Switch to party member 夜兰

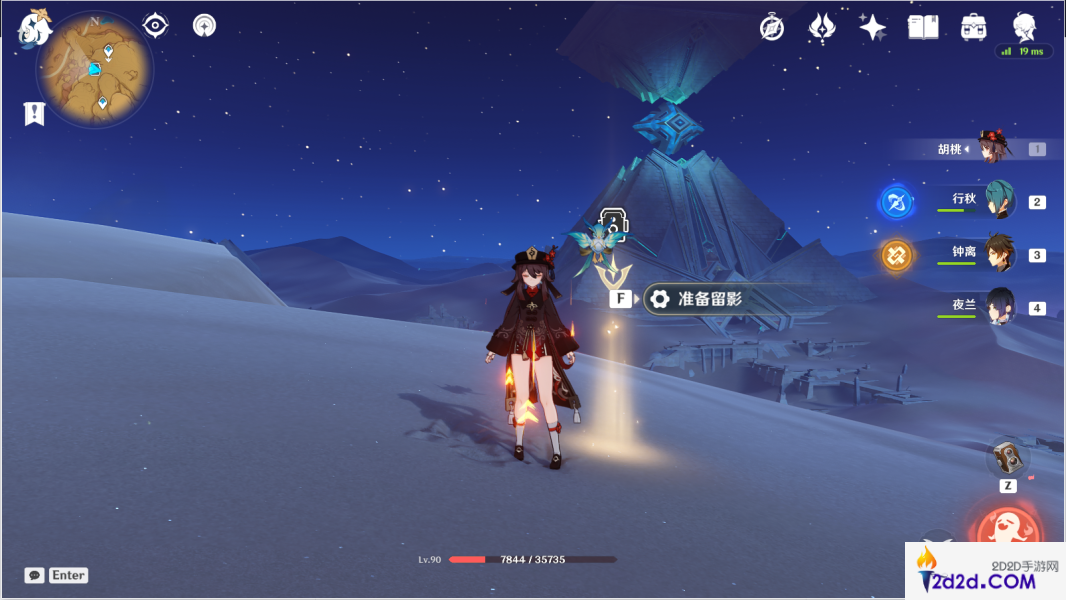point(998,307)
